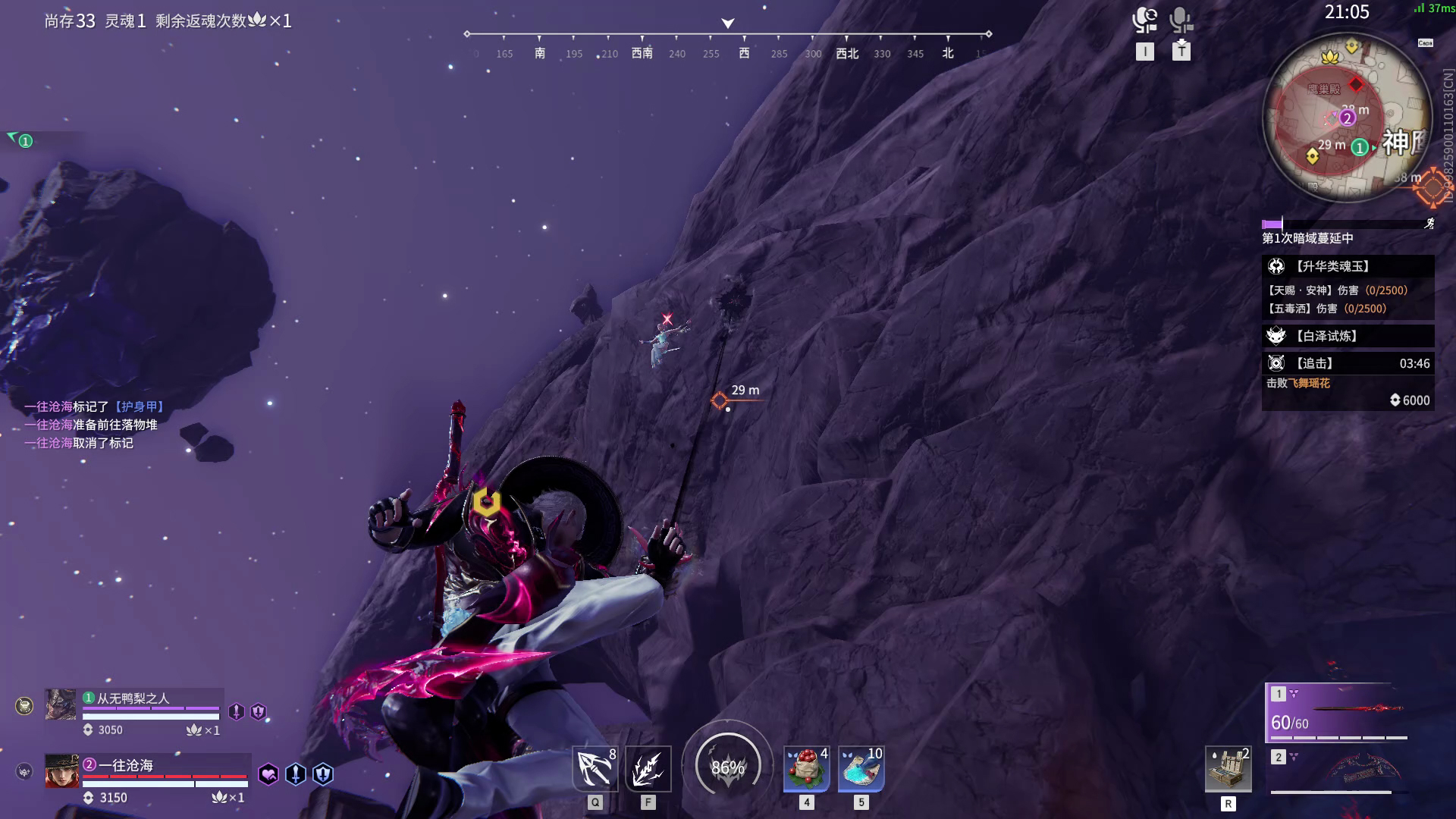The image size is (1456, 819).
Task: Use the blue armor powder item
Action: click(861, 769)
